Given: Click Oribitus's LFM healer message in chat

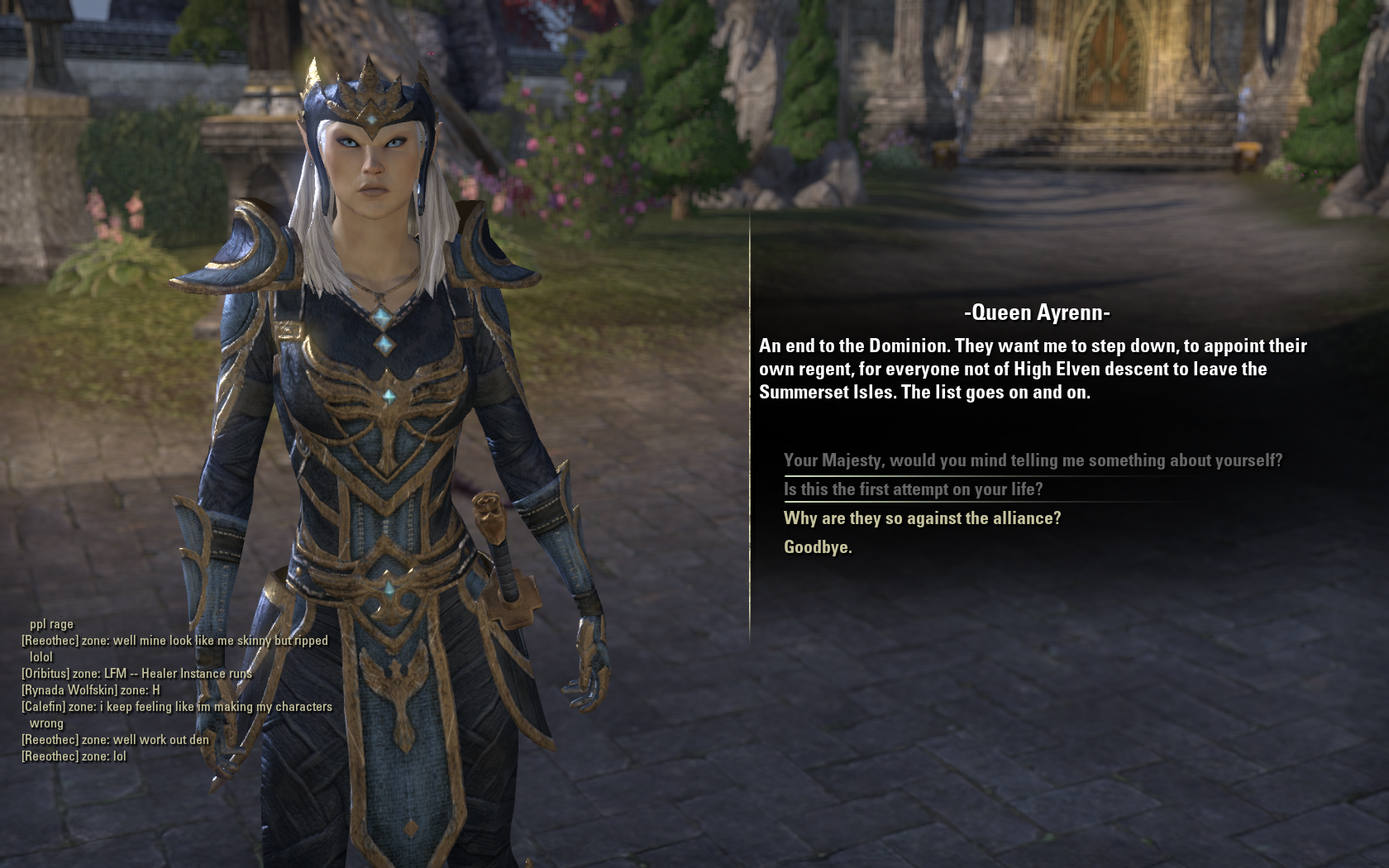Looking at the screenshot, I should (136, 674).
